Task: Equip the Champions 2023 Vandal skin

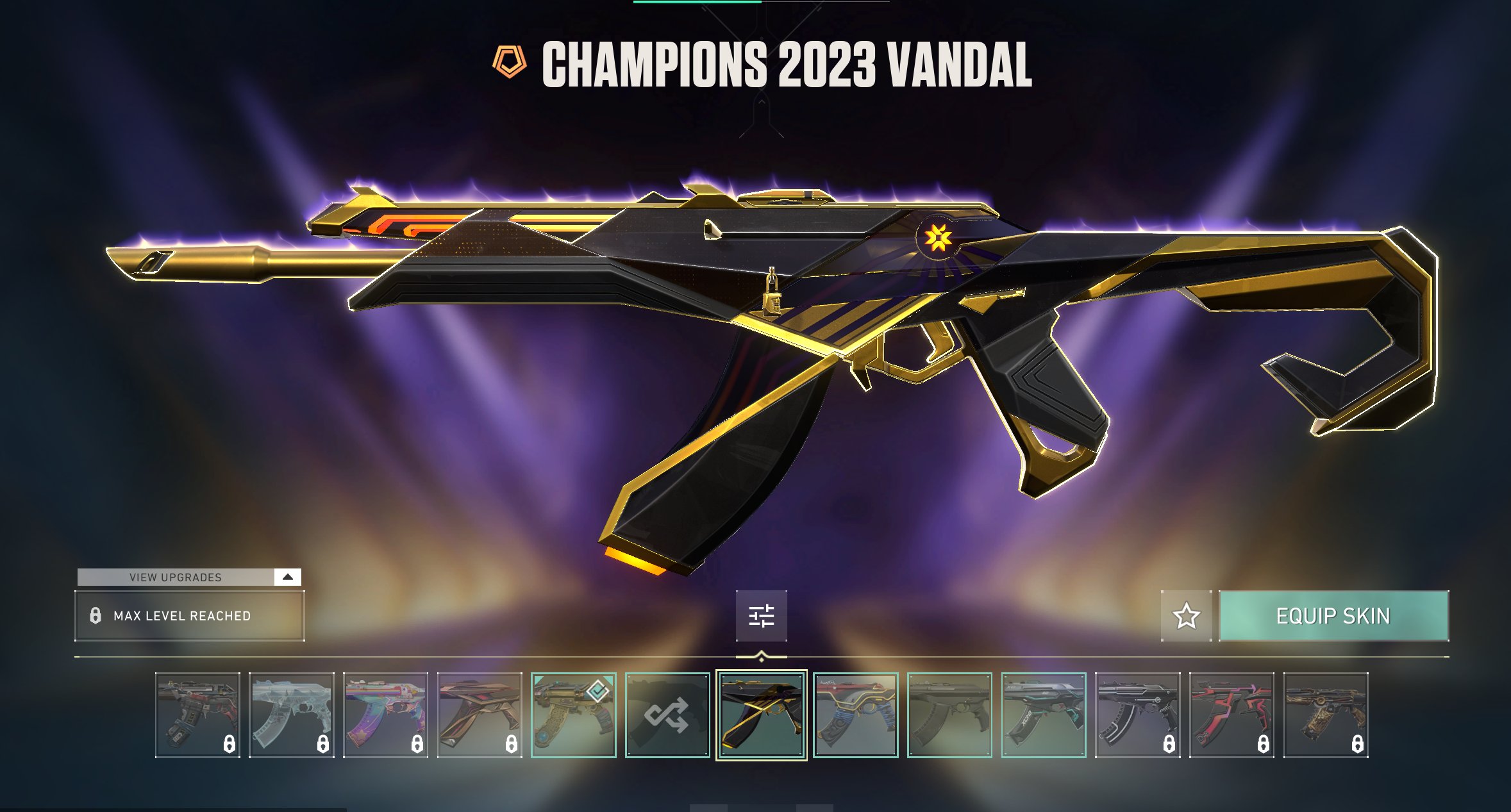Action: tap(1333, 616)
